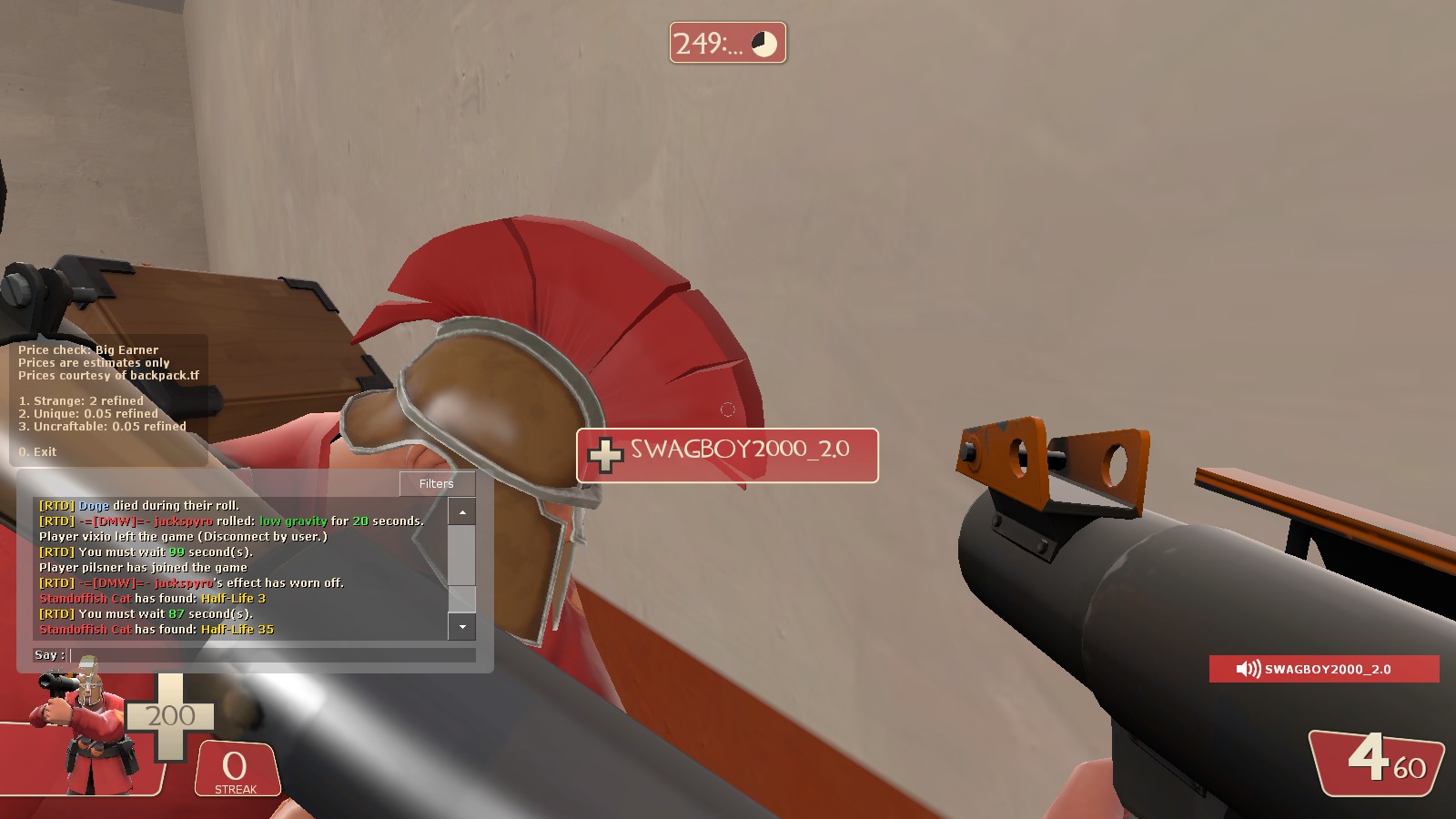Viewport: 1456px width, 819px height.
Task: Click the chat Say input field
Action: point(272,655)
